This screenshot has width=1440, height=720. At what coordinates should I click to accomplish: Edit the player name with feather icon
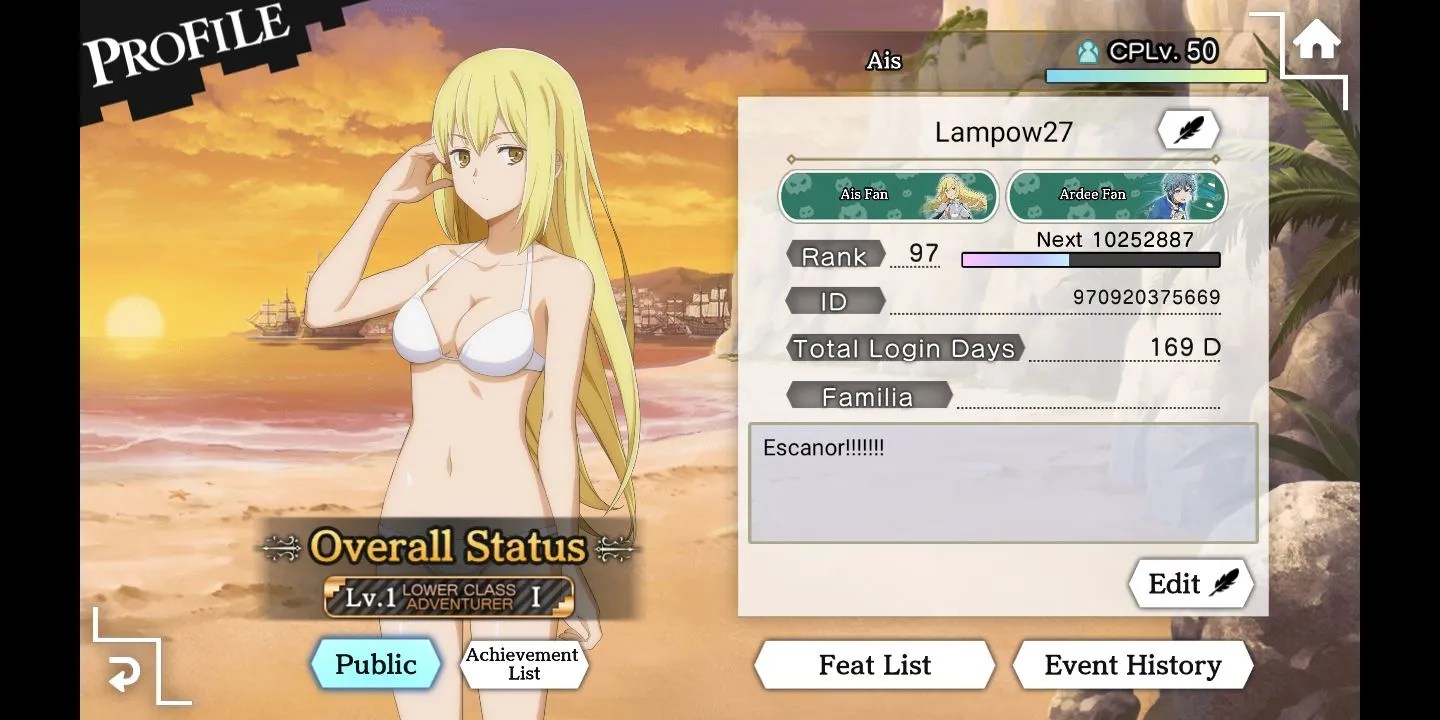point(1188,131)
